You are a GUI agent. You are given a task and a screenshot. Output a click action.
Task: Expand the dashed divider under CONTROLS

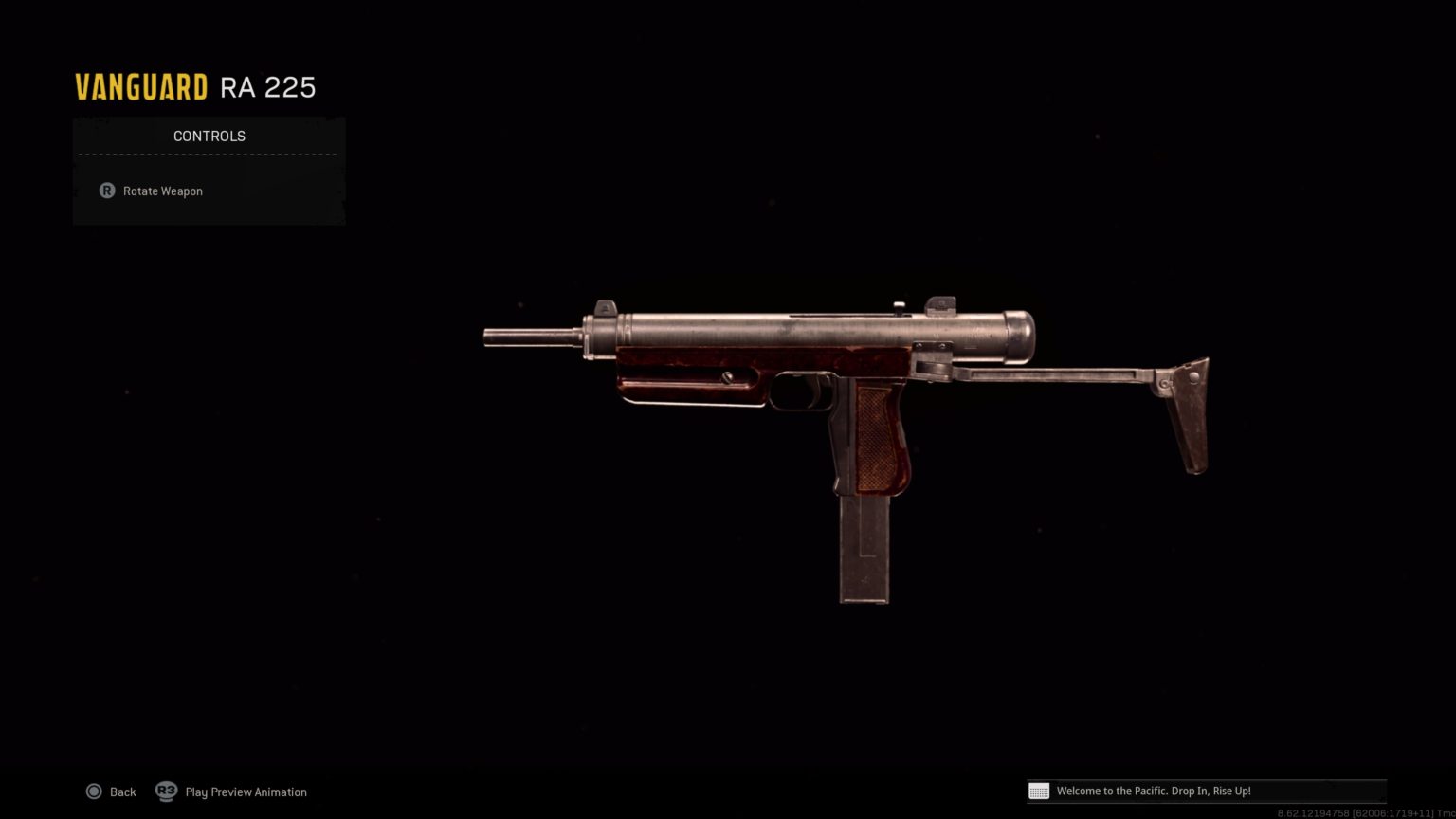click(x=209, y=154)
